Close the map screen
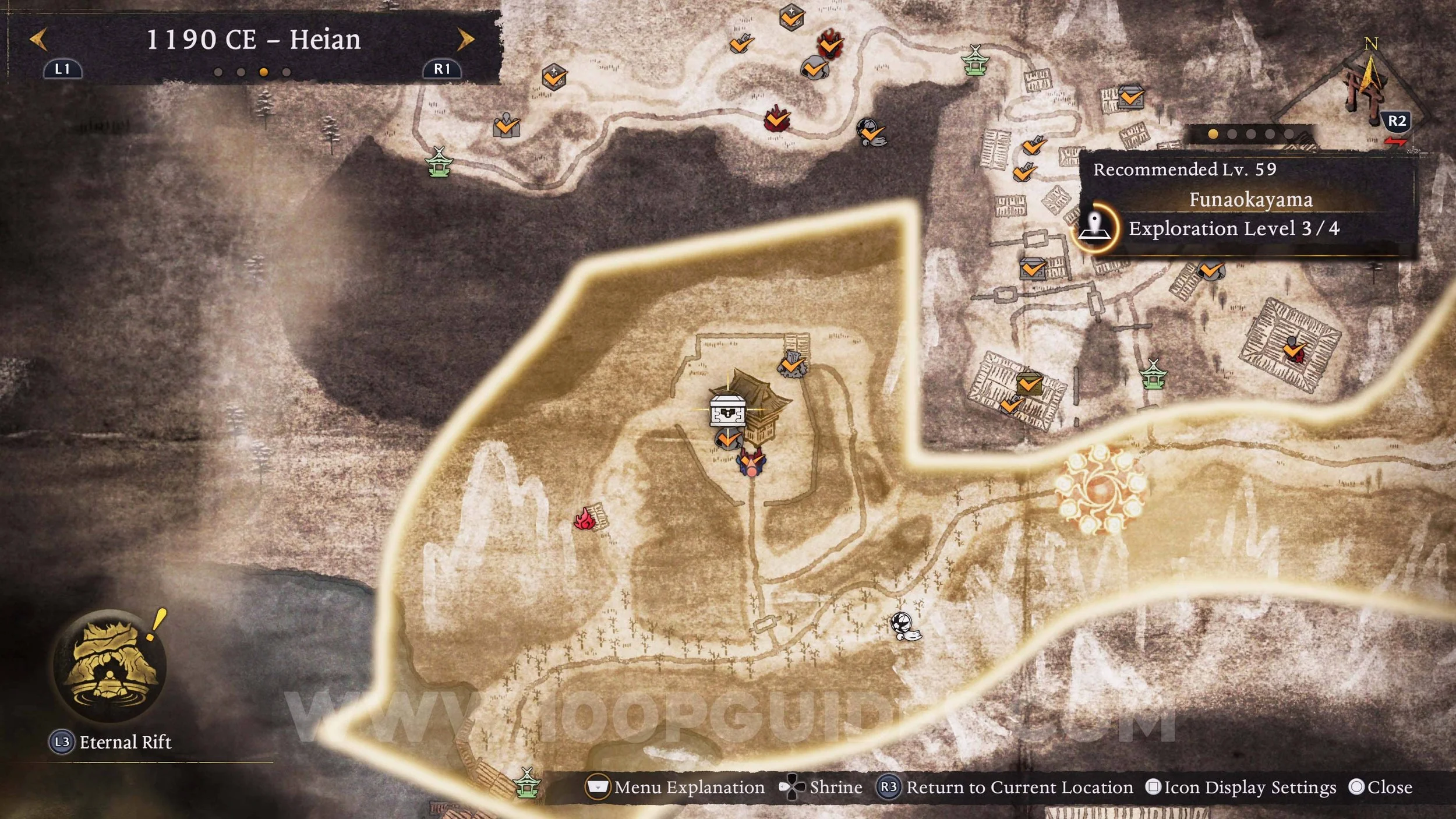 tap(1381, 788)
